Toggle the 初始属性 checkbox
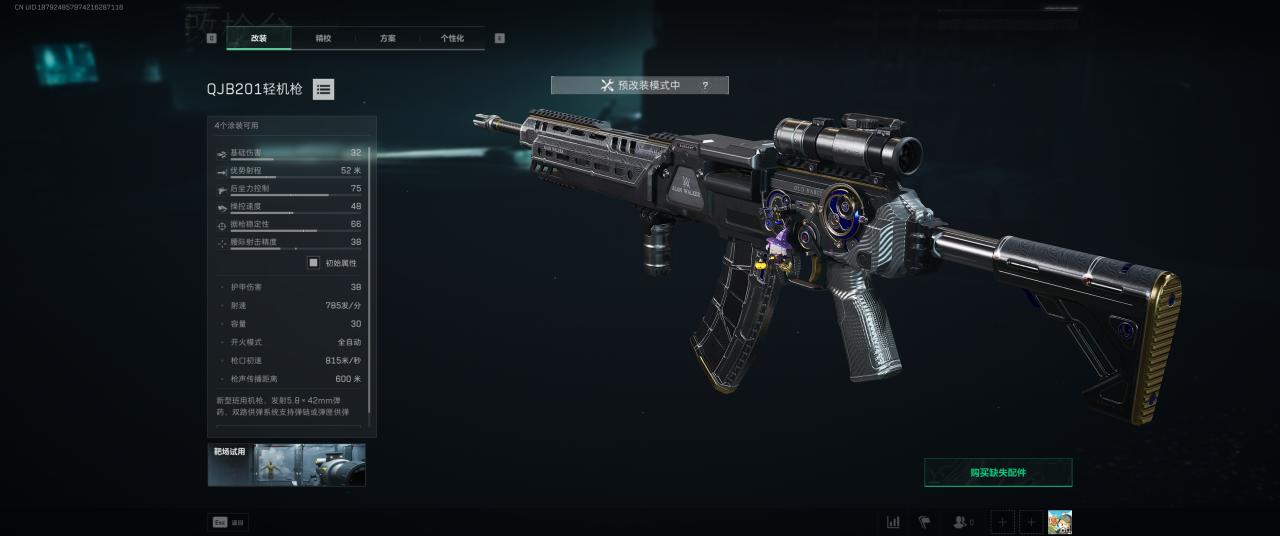The image size is (1280, 536). click(x=313, y=263)
